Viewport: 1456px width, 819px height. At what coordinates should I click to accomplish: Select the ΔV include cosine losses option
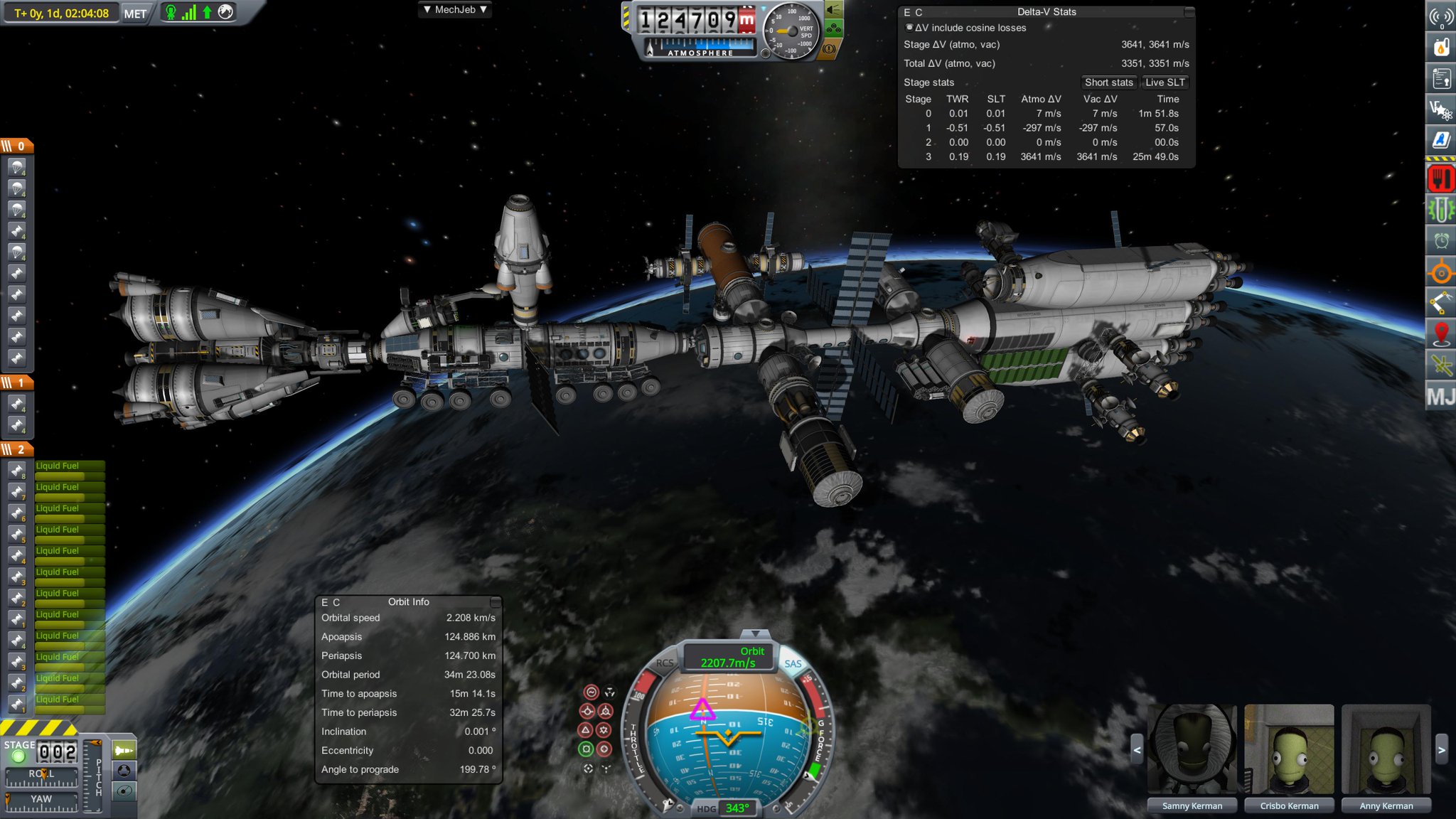[x=910, y=28]
